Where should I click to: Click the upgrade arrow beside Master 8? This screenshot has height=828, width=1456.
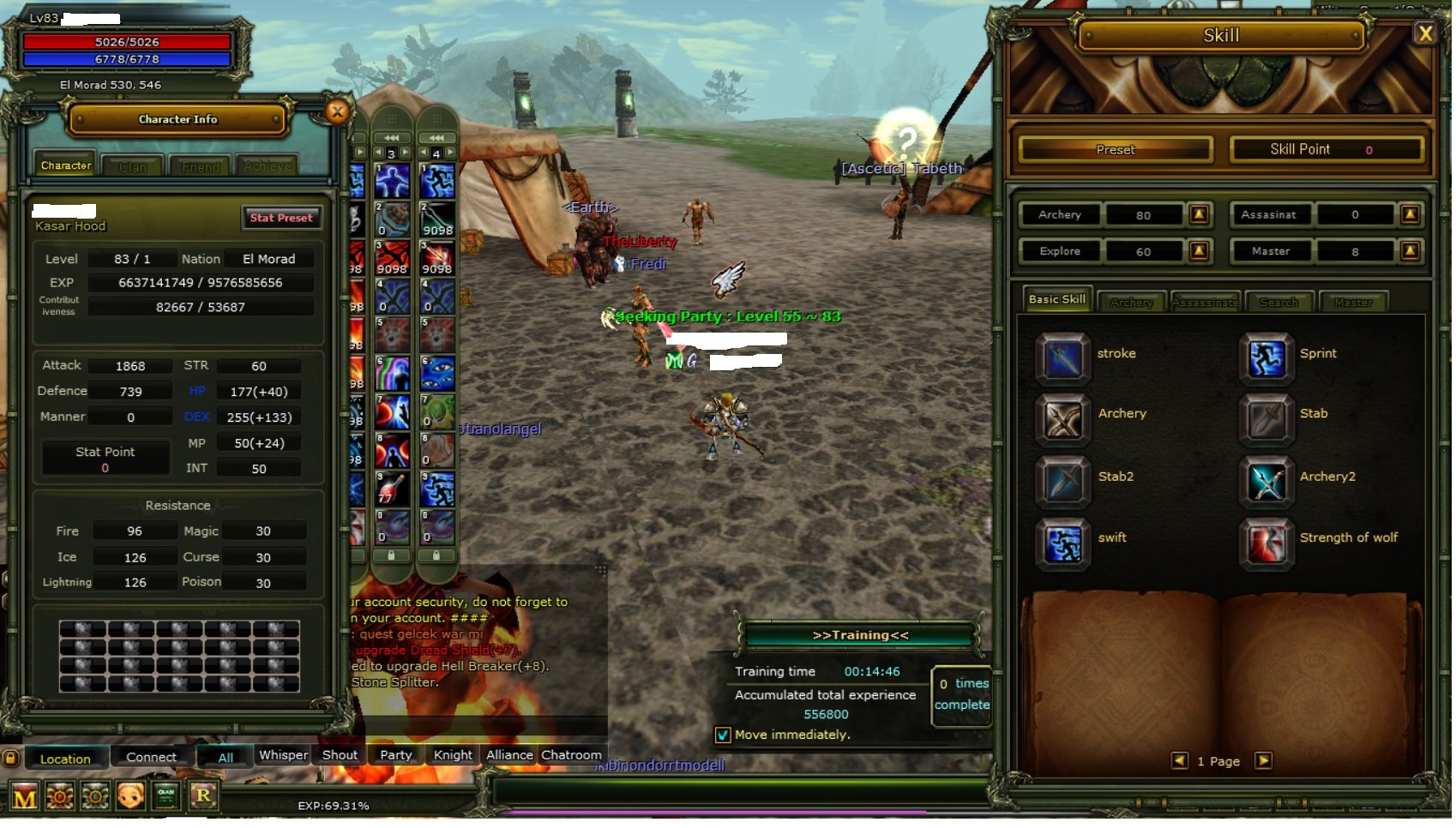1411,250
